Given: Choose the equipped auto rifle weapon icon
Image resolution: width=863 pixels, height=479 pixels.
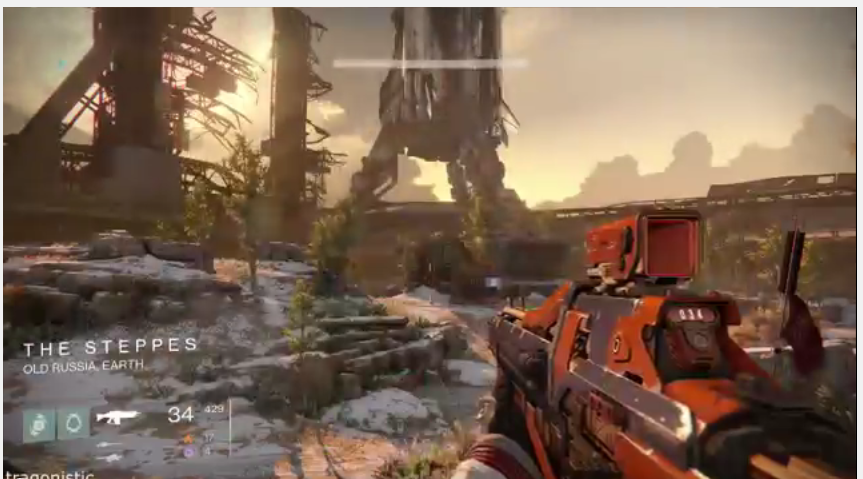Looking at the screenshot, I should click(117, 416).
